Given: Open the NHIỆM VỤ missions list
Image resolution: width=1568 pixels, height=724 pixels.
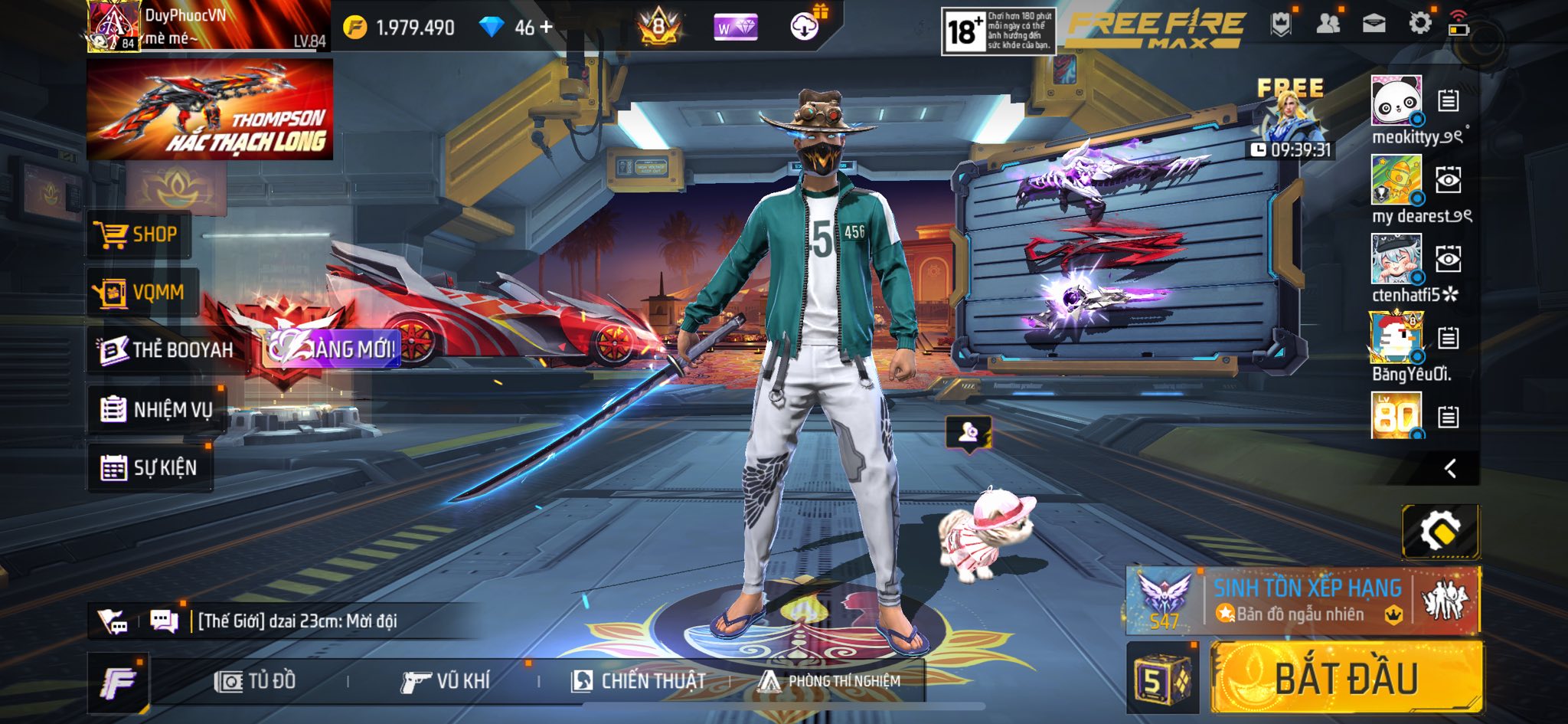Looking at the screenshot, I should click(156, 410).
